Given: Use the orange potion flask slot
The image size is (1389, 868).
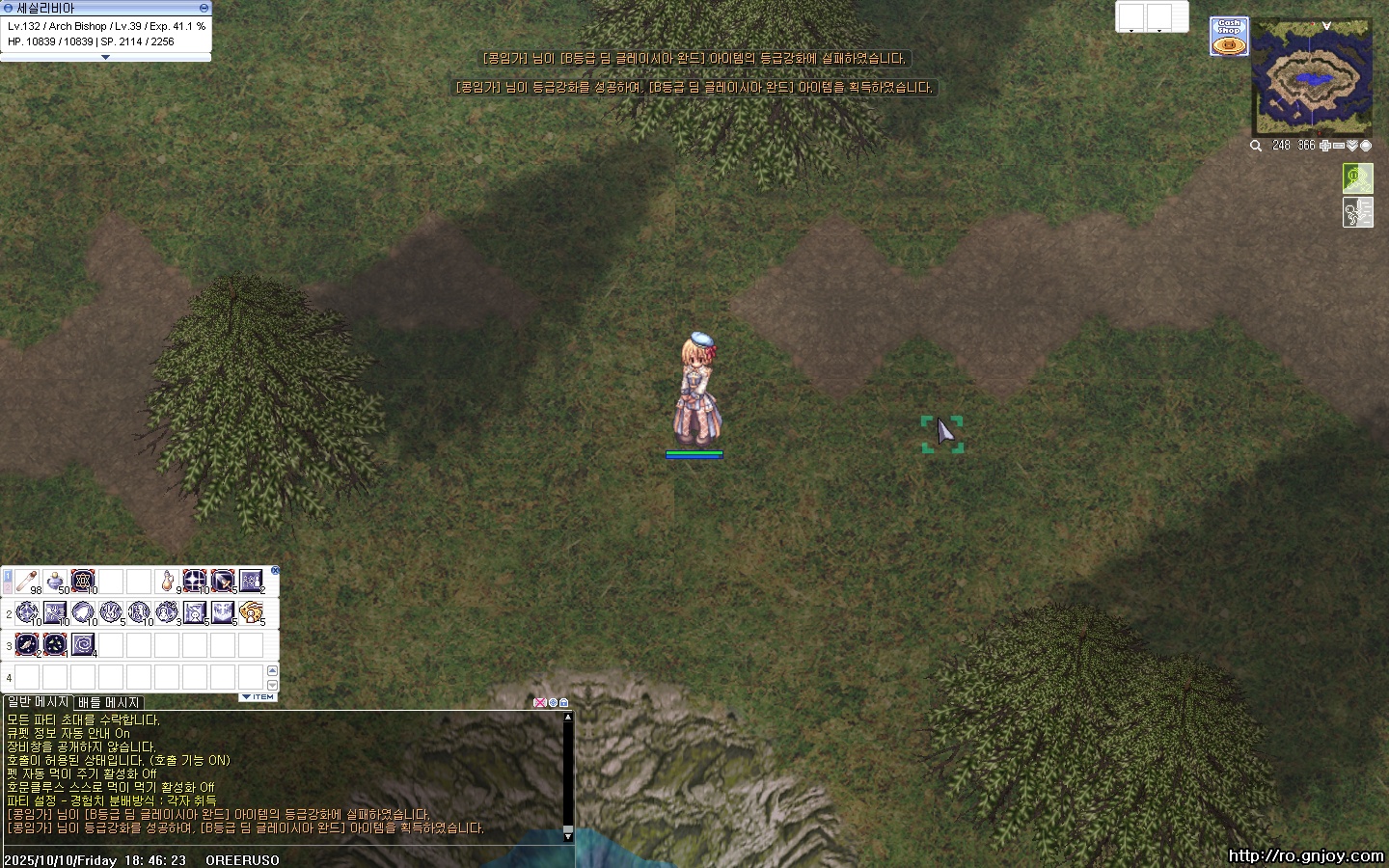Looking at the screenshot, I should [168, 581].
